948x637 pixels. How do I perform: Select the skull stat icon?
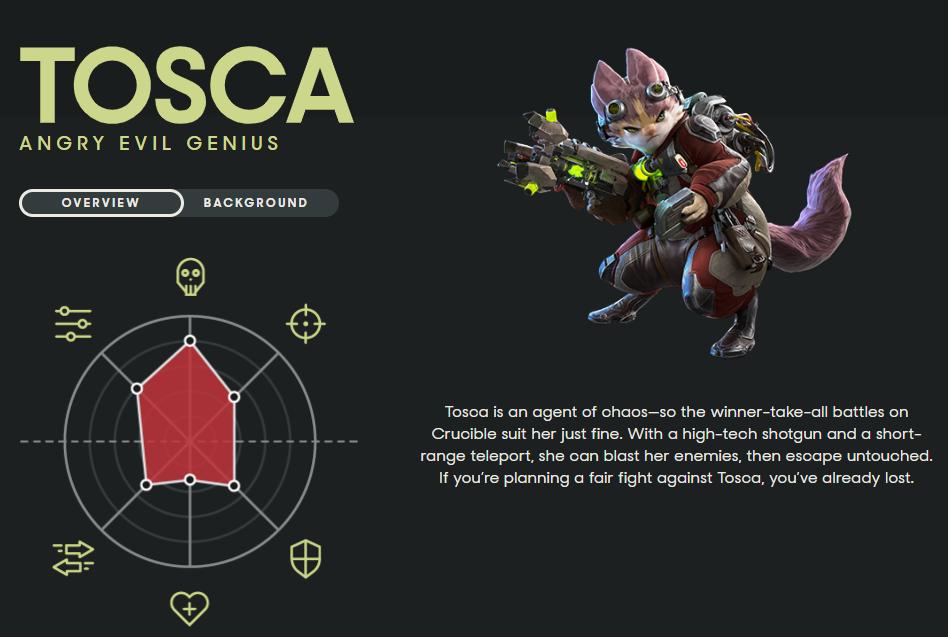tap(189, 277)
